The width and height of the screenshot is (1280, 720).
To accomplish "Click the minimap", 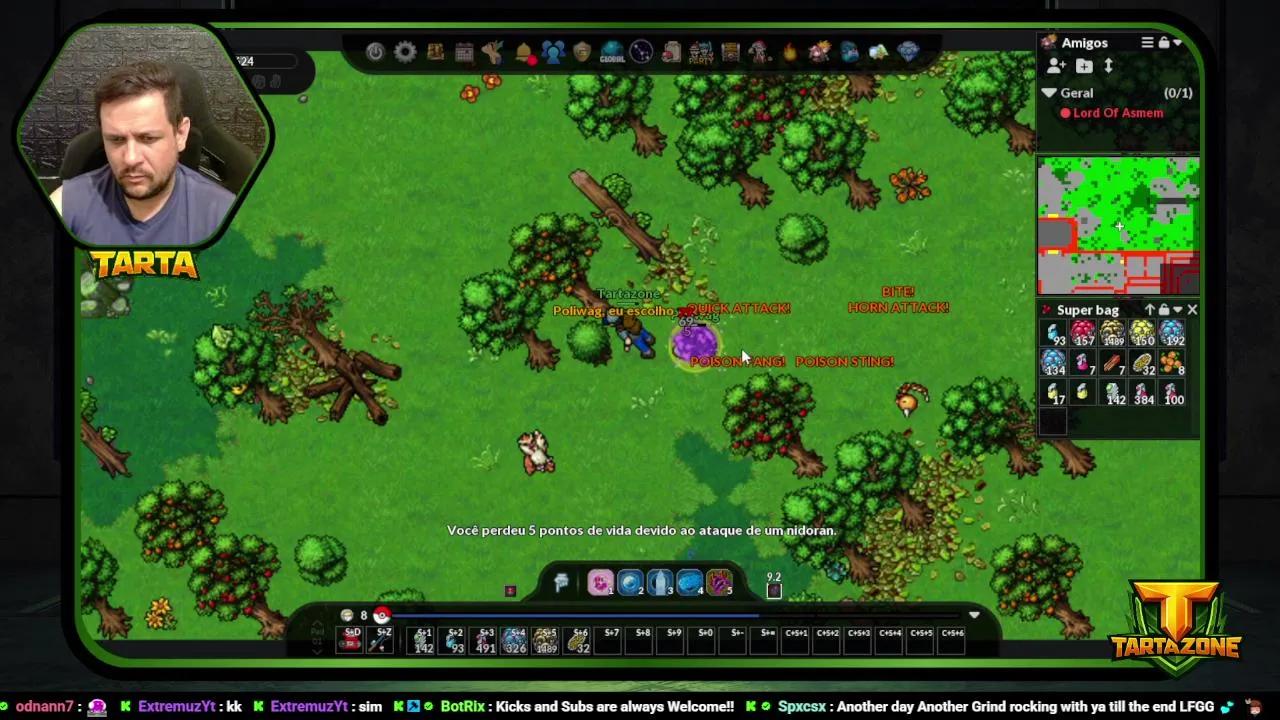I will (x=1118, y=226).
